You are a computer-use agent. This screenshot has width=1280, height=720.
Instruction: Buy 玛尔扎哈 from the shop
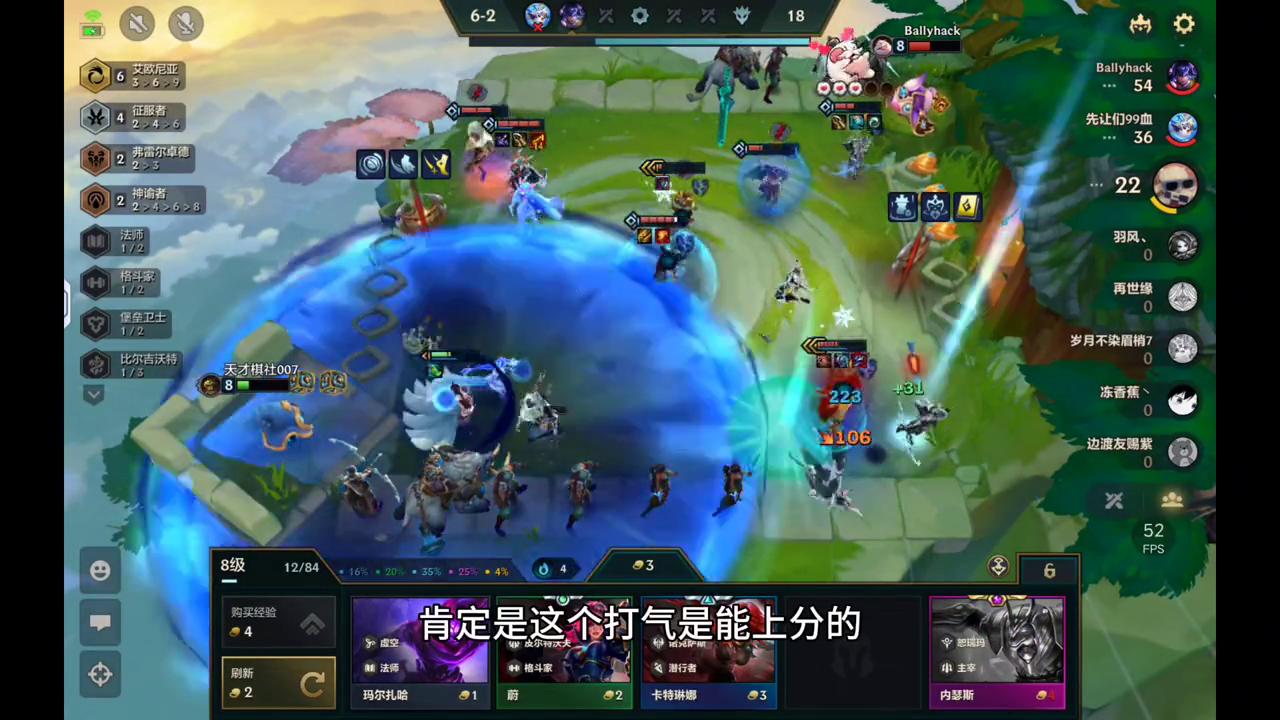(420, 650)
